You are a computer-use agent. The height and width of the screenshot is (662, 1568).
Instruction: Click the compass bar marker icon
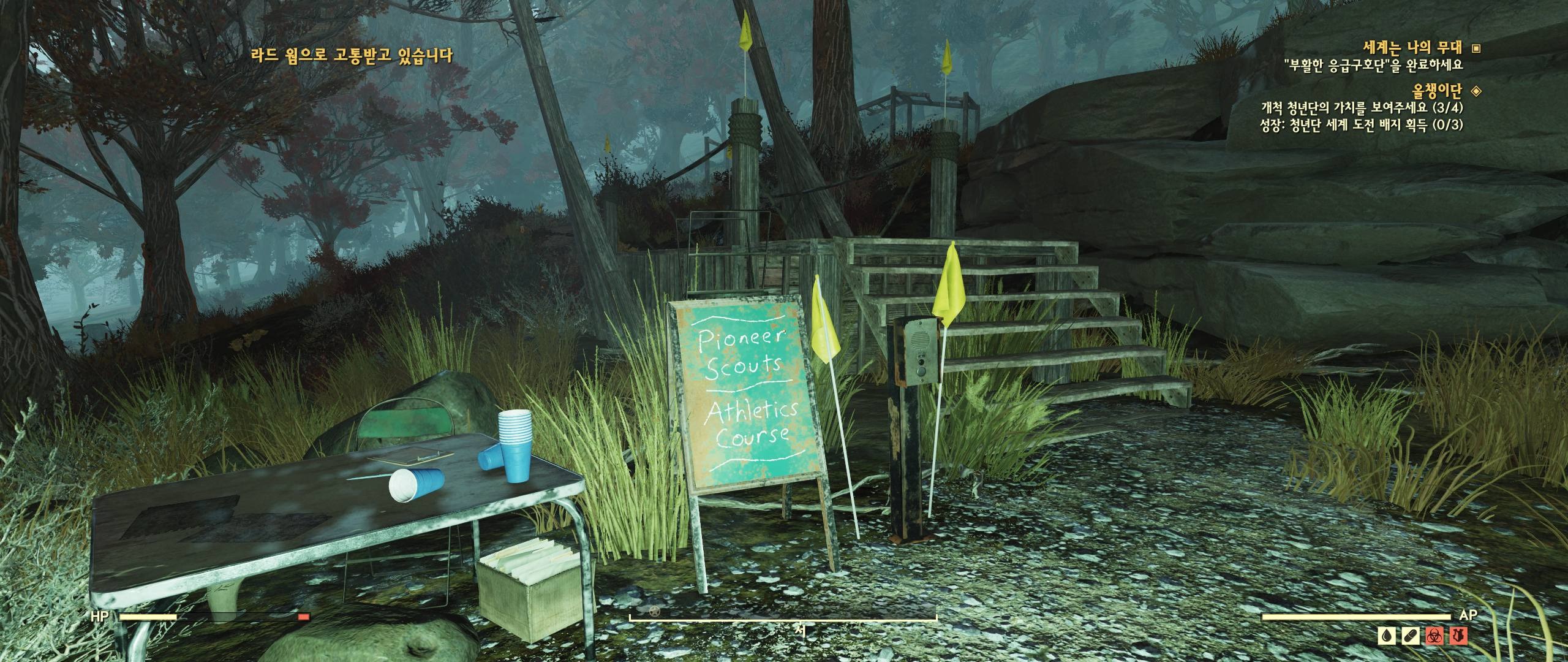[x=655, y=611]
